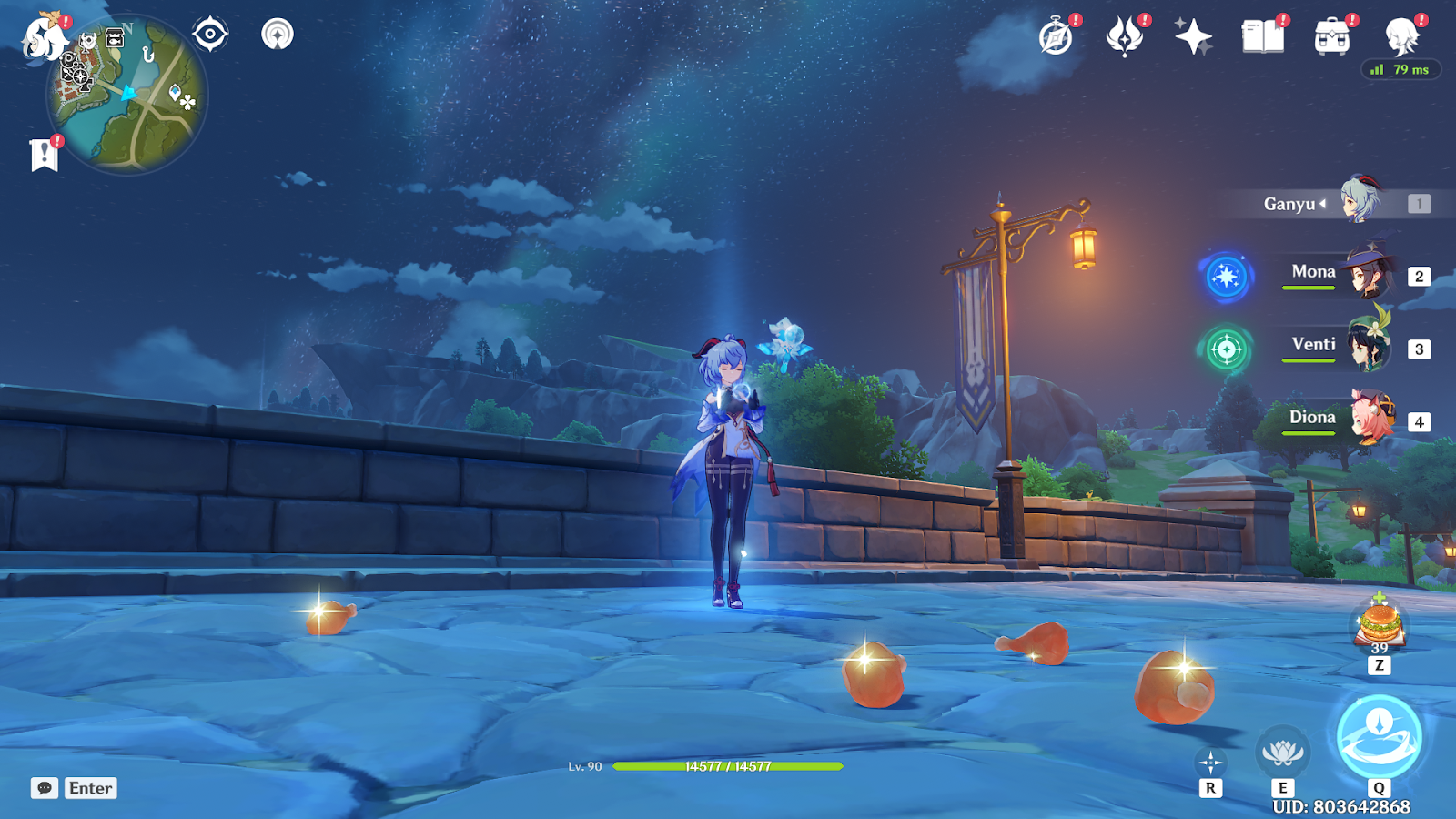Activate Ganyu's lotus Elemental Skill
1456x819 pixels.
(x=1282, y=753)
